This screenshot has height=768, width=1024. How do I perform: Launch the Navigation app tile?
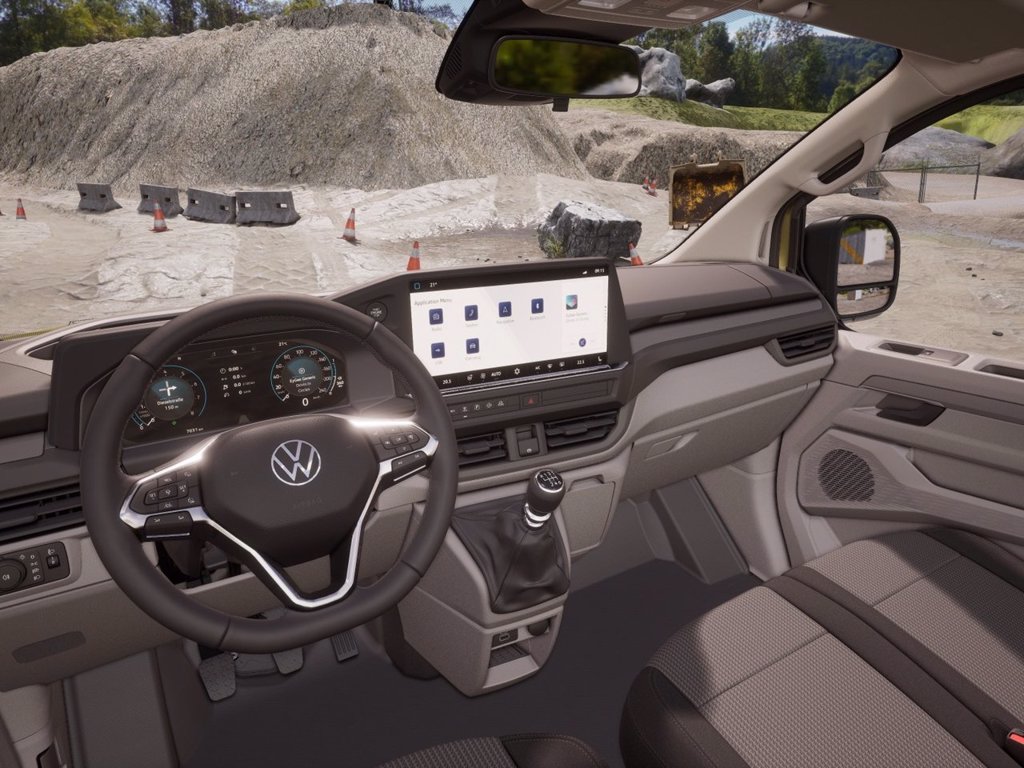point(504,308)
